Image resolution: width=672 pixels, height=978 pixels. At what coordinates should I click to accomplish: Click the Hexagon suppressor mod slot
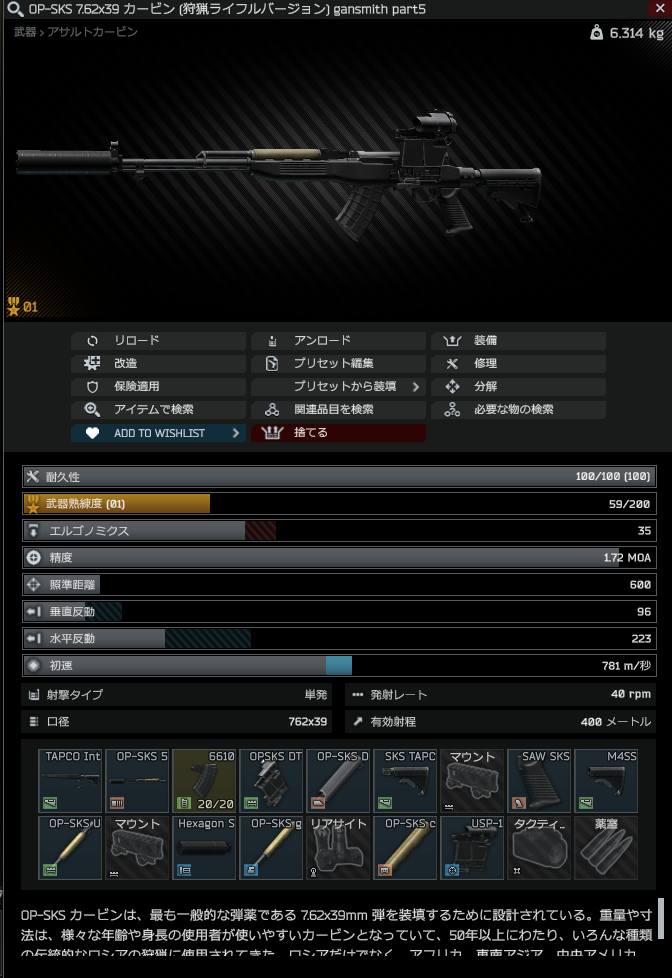[205, 848]
